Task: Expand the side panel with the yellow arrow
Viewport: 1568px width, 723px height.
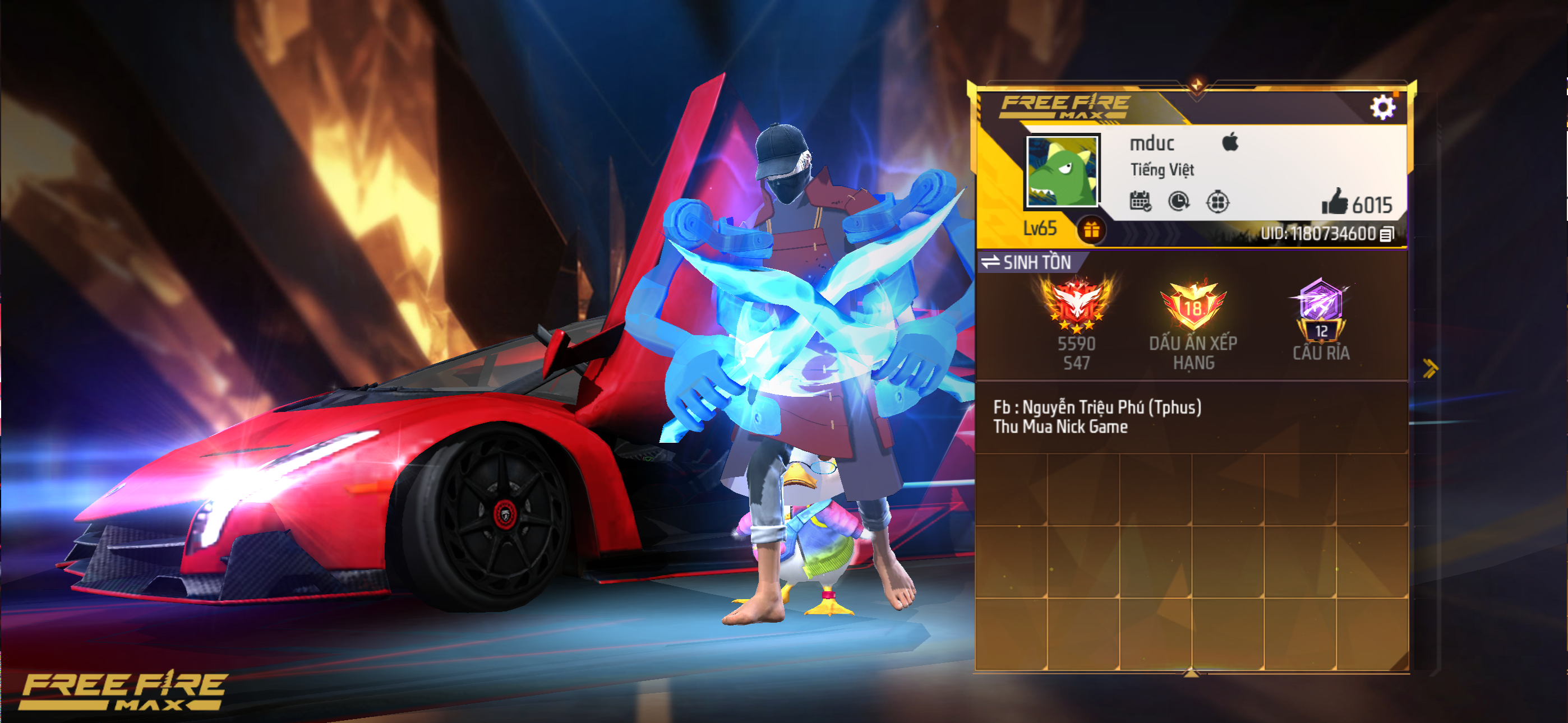Action: coord(1430,368)
